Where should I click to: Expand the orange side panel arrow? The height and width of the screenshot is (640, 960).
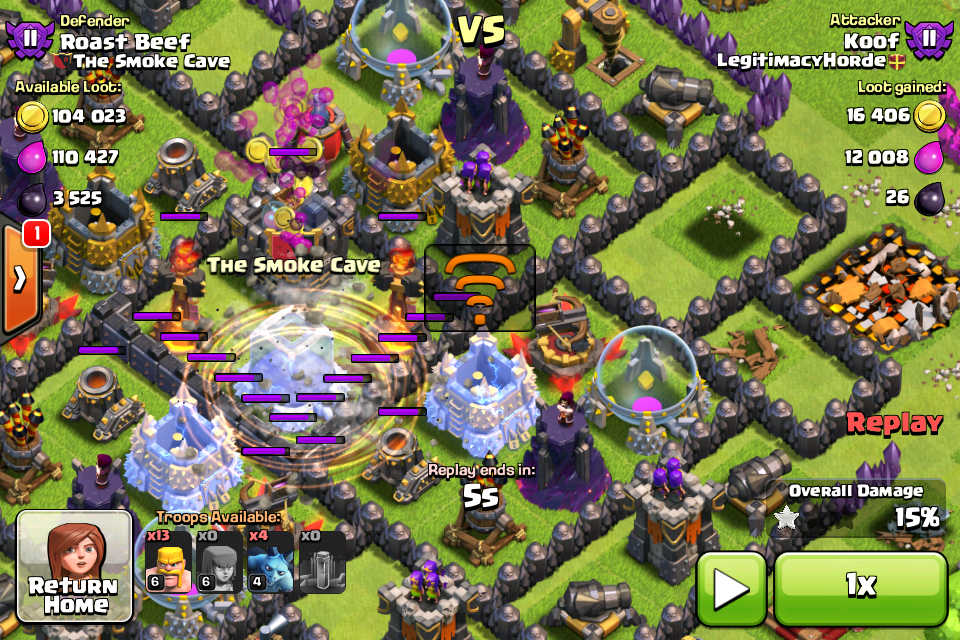point(19,279)
